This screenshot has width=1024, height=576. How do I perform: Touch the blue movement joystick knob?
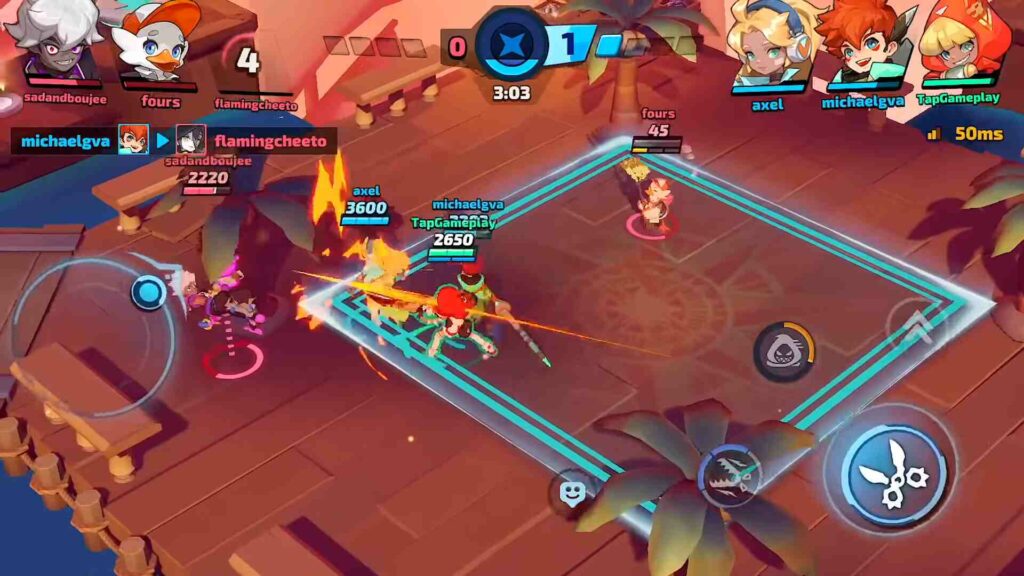149,292
